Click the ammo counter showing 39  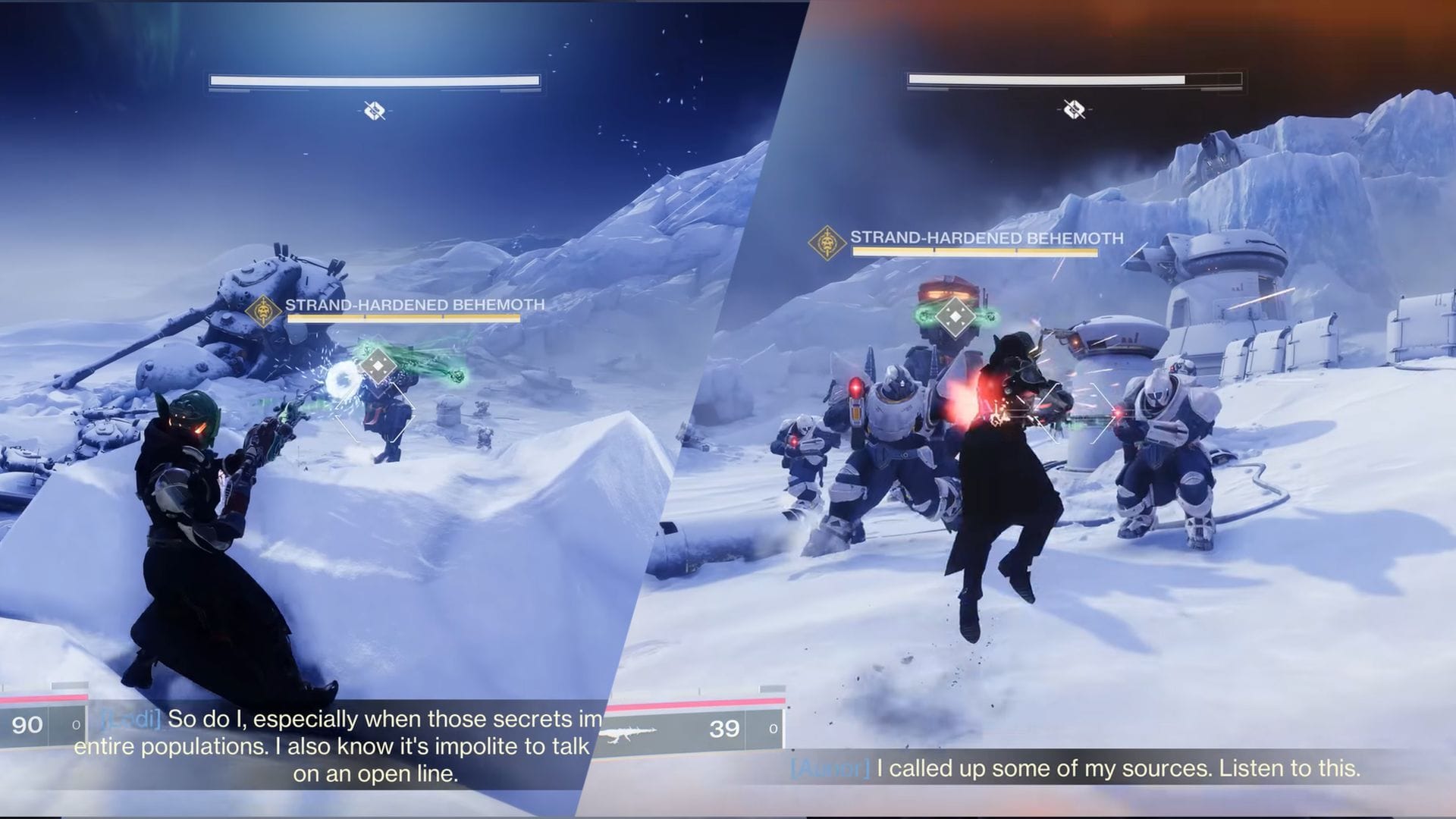[x=726, y=729]
